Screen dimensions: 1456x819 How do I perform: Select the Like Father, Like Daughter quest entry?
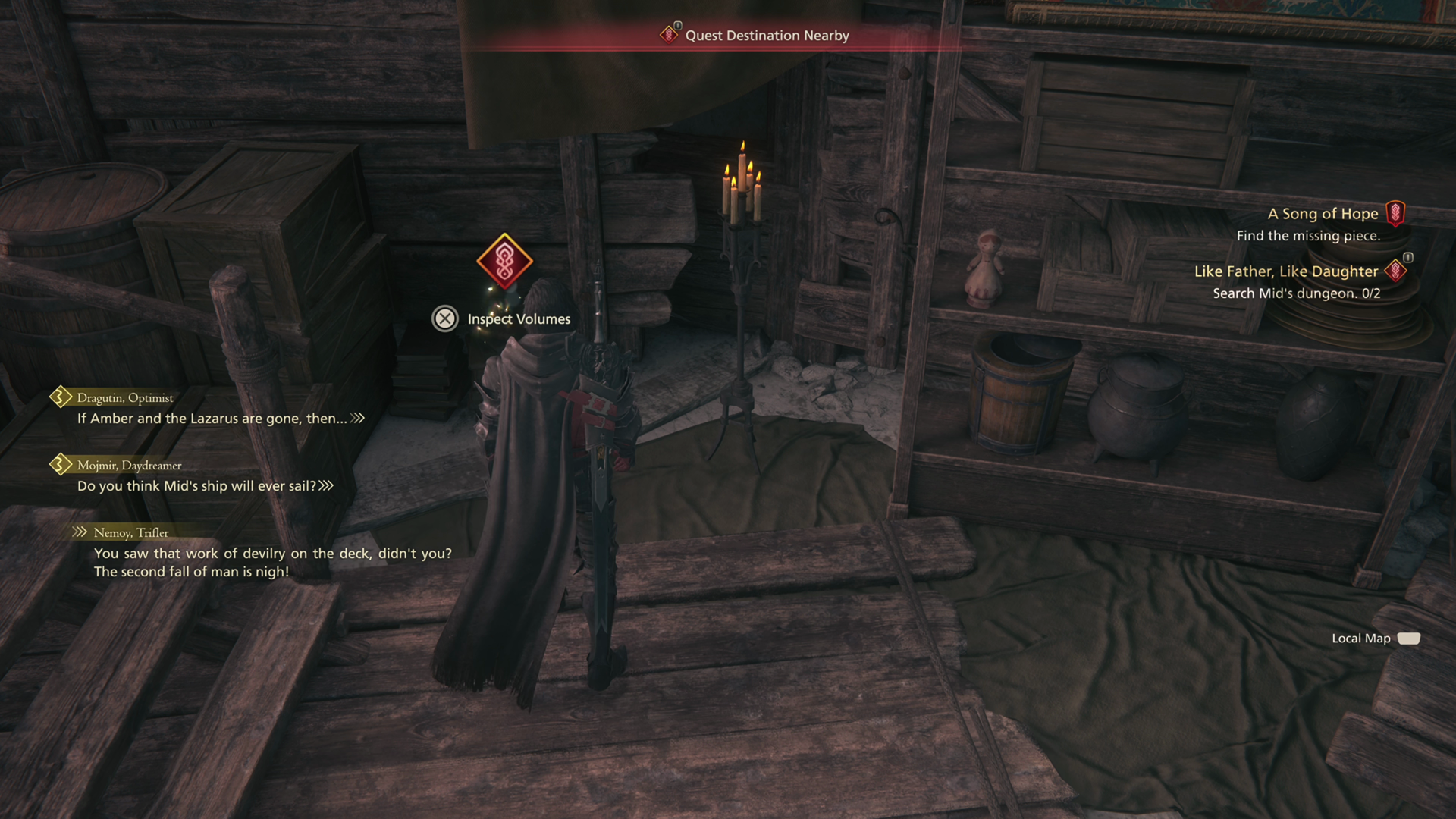(x=1285, y=271)
